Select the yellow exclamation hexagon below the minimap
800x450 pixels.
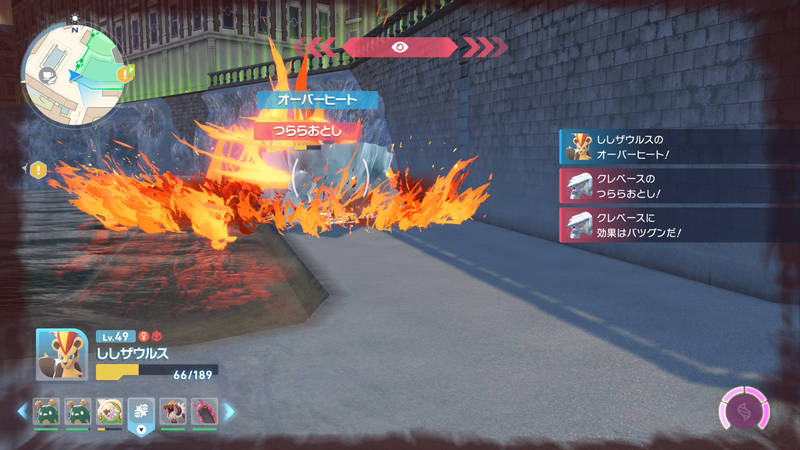pos(38,170)
